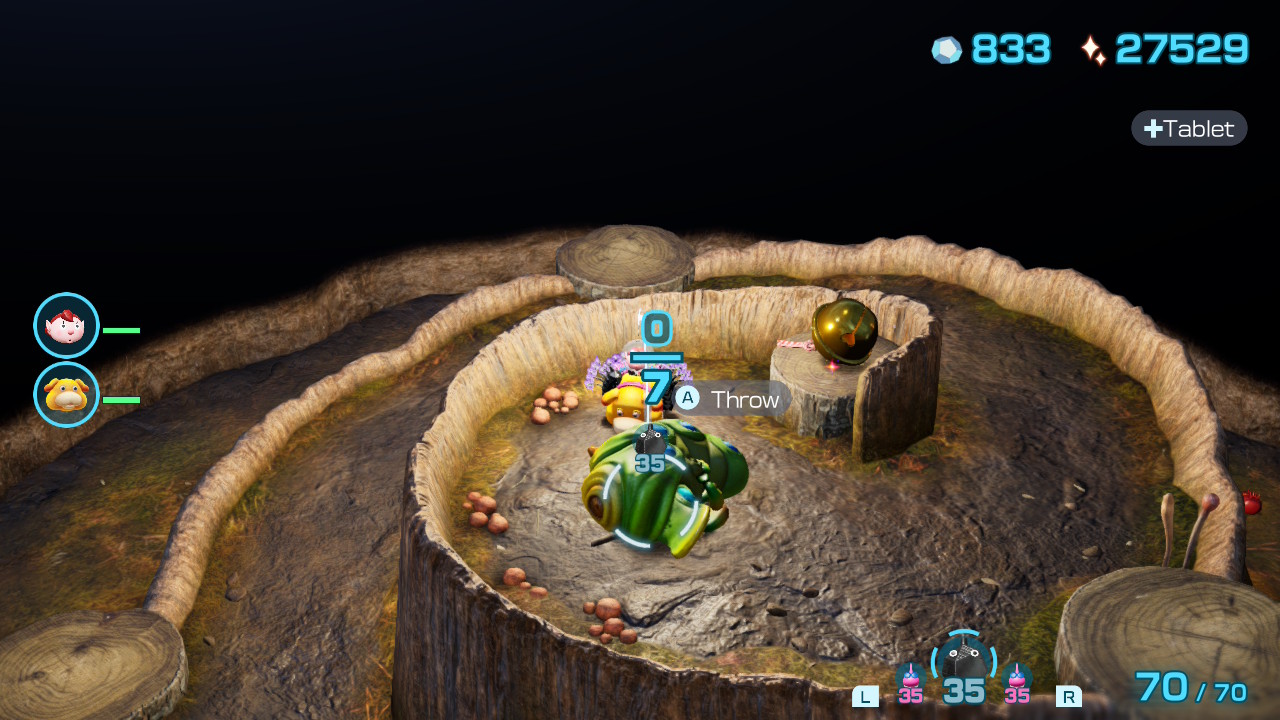This screenshot has height=720, width=1280.
Task: Select the Oatchi dog portrait
Action: [66, 395]
